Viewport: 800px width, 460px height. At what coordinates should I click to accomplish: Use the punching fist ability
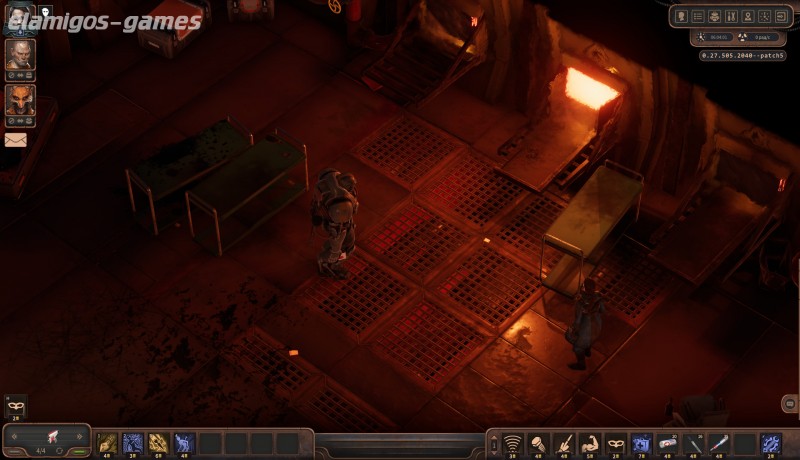pyautogui.click(x=539, y=441)
